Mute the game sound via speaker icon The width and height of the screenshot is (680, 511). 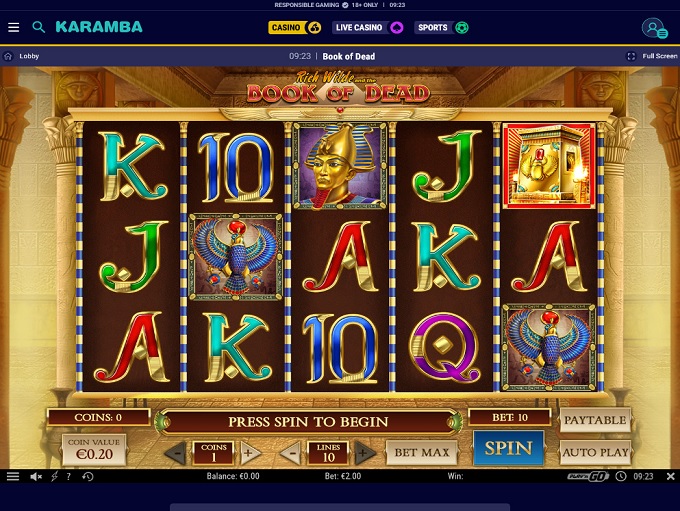tap(36, 477)
